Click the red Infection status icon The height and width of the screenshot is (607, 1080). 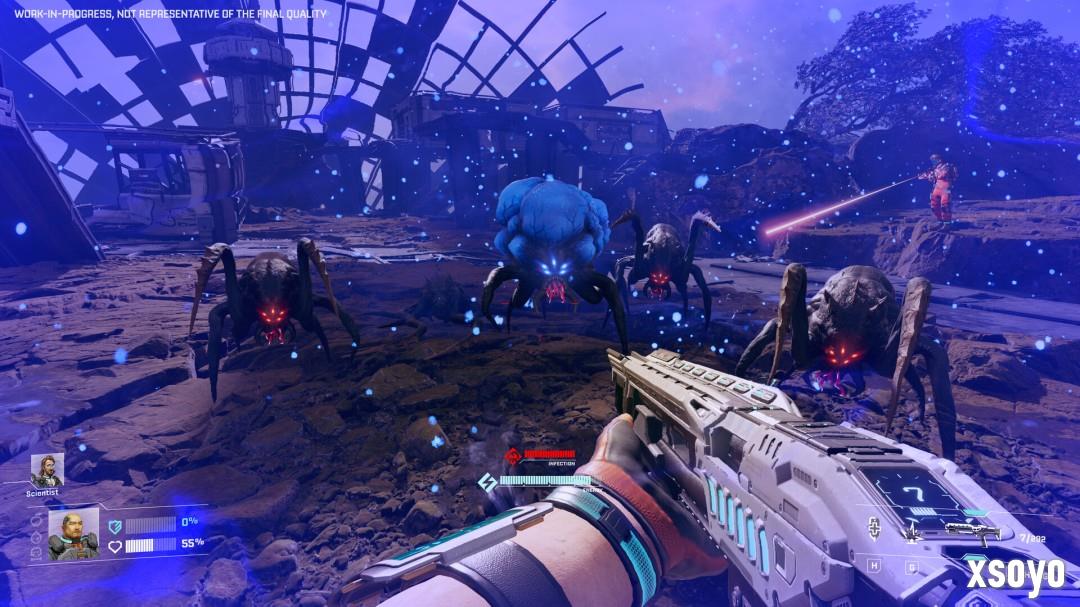tap(513, 457)
